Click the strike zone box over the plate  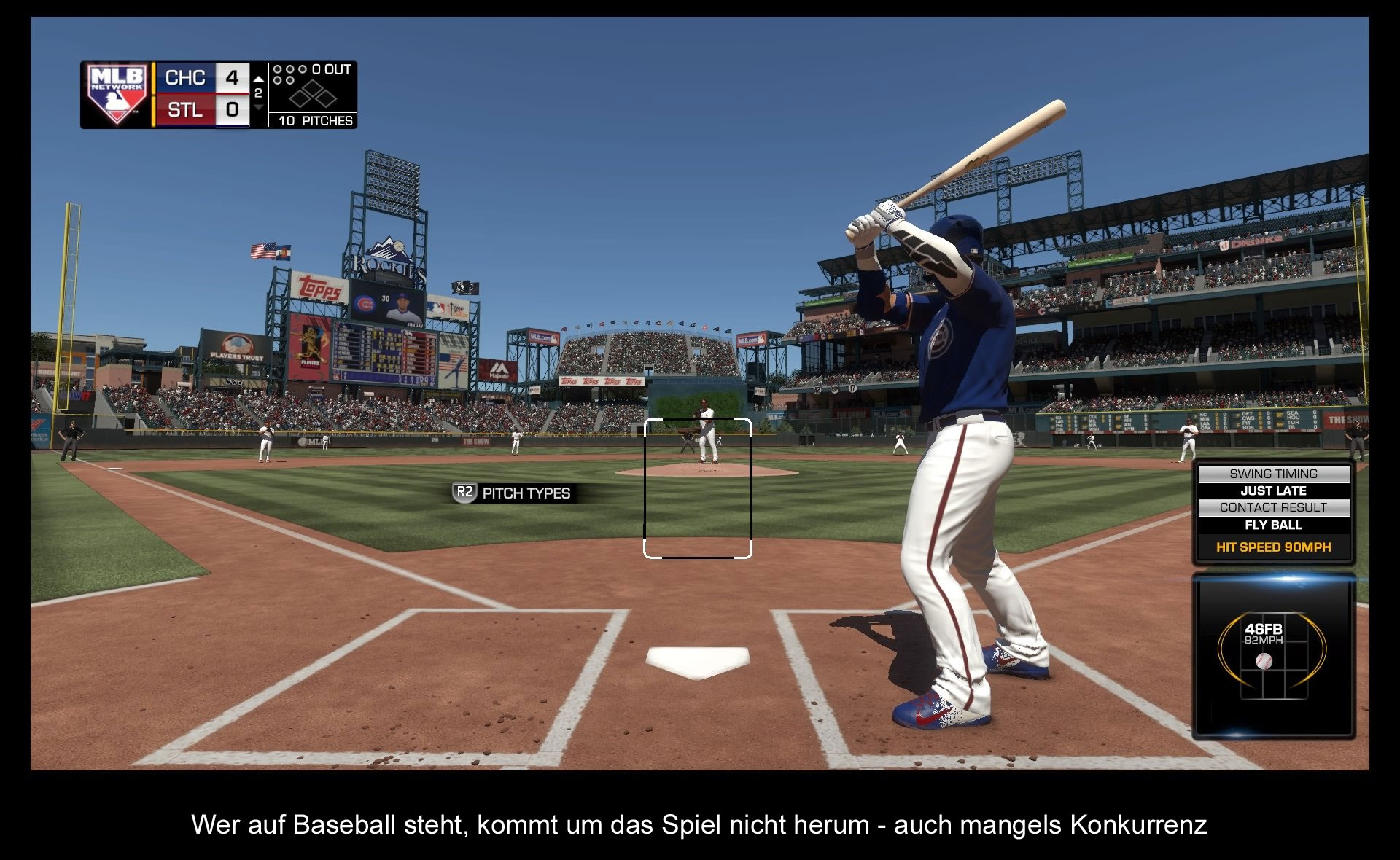[697, 488]
